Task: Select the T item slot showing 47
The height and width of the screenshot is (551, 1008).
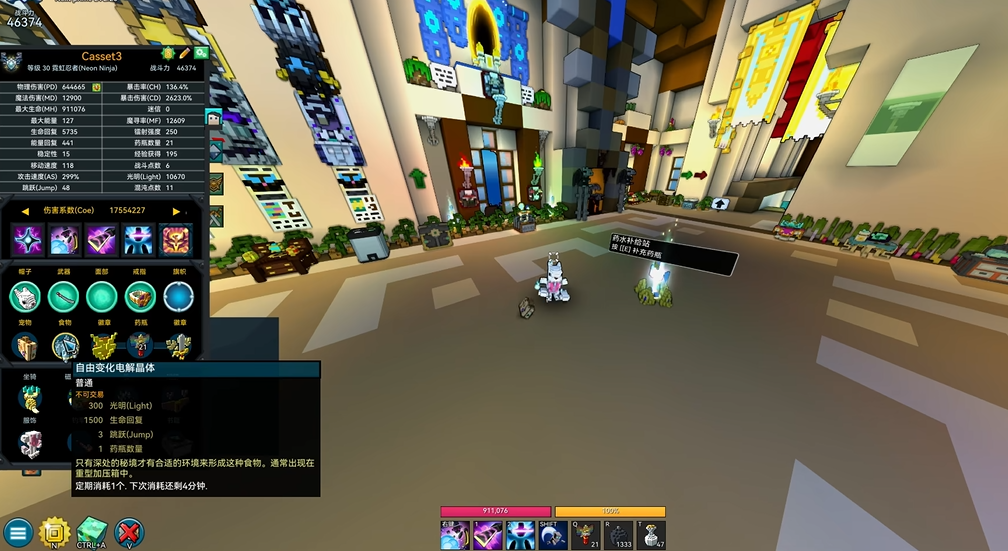Action: coord(652,535)
